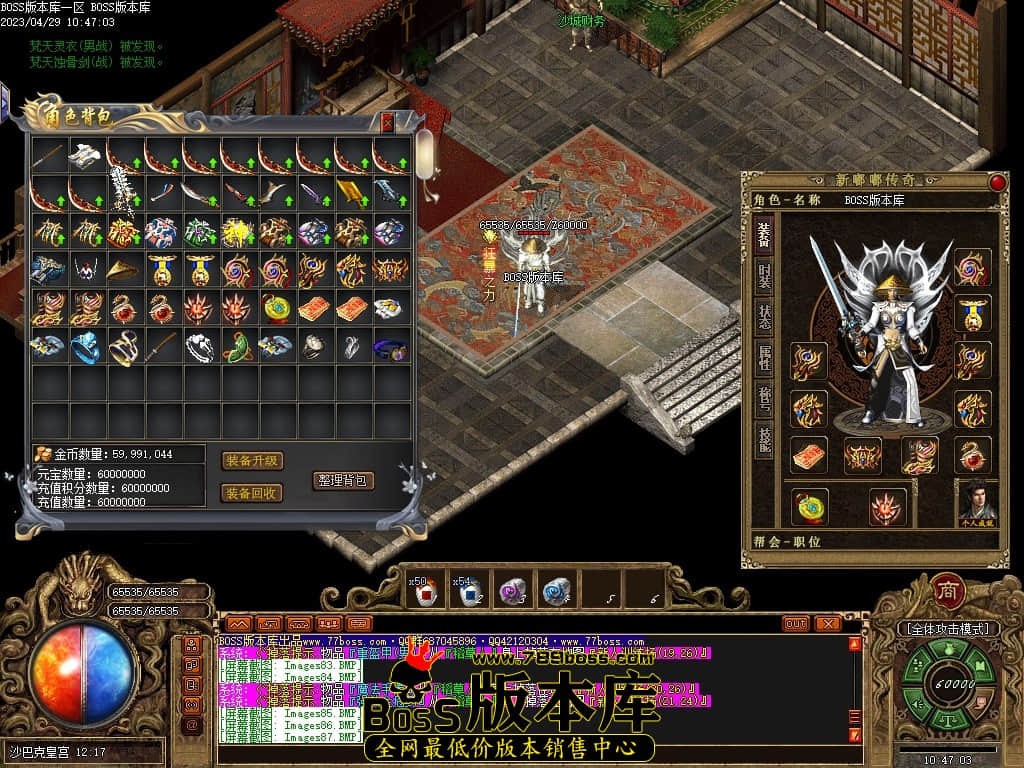Click the OUT button above the chat
1024x768 pixels.
[x=796, y=624]
